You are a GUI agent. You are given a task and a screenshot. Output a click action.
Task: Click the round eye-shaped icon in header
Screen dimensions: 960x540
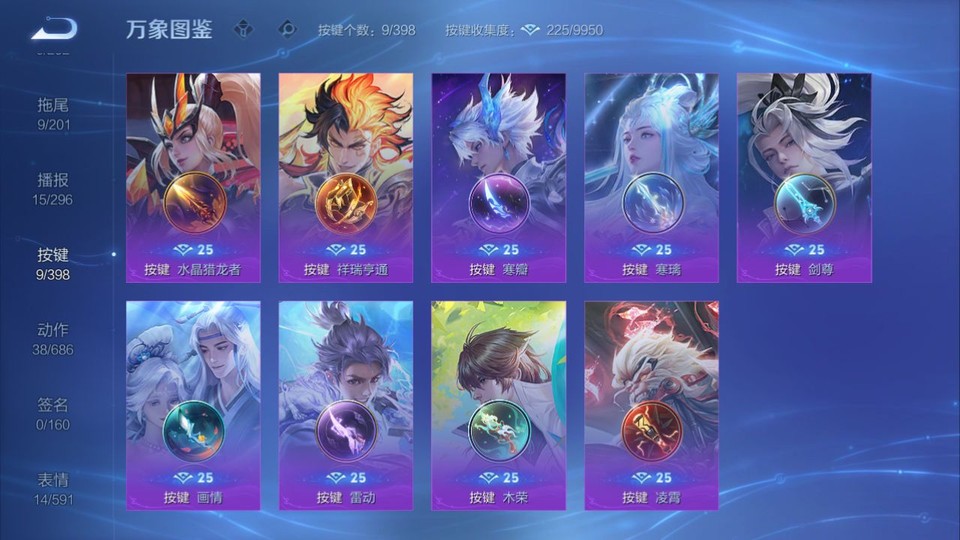[x=287, y=29]
